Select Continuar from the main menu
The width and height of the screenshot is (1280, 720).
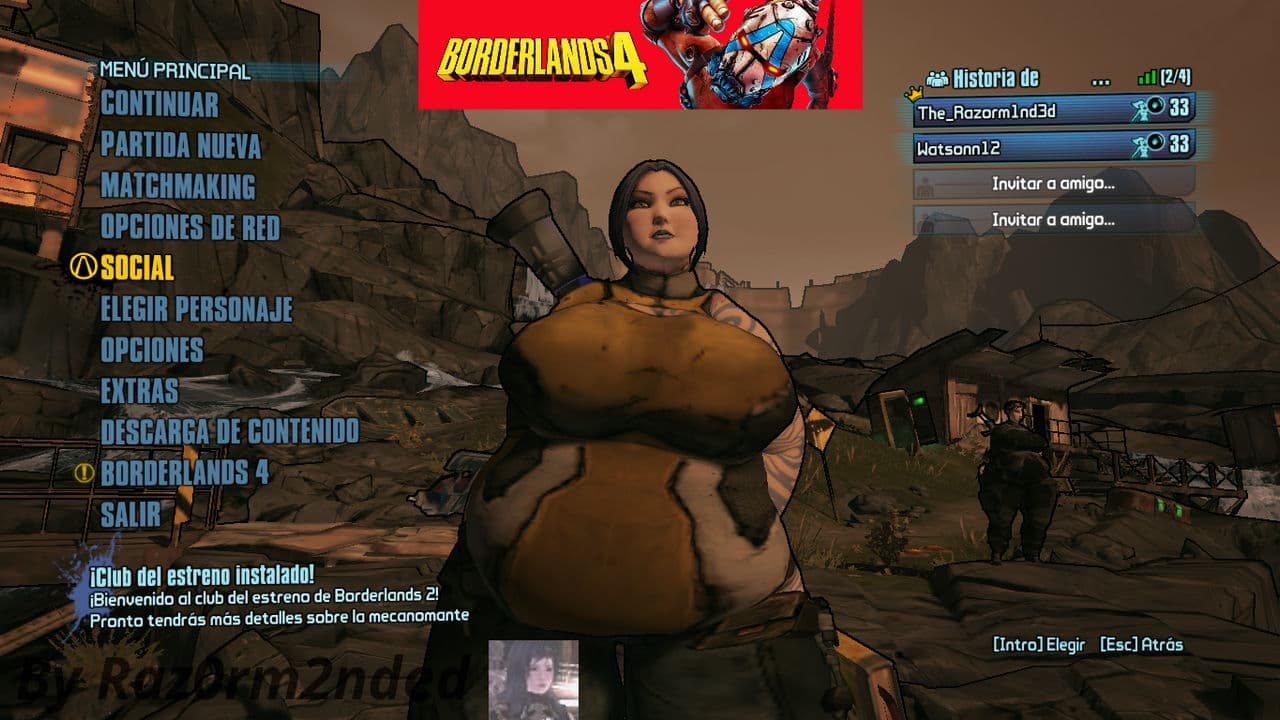point(159,104)
